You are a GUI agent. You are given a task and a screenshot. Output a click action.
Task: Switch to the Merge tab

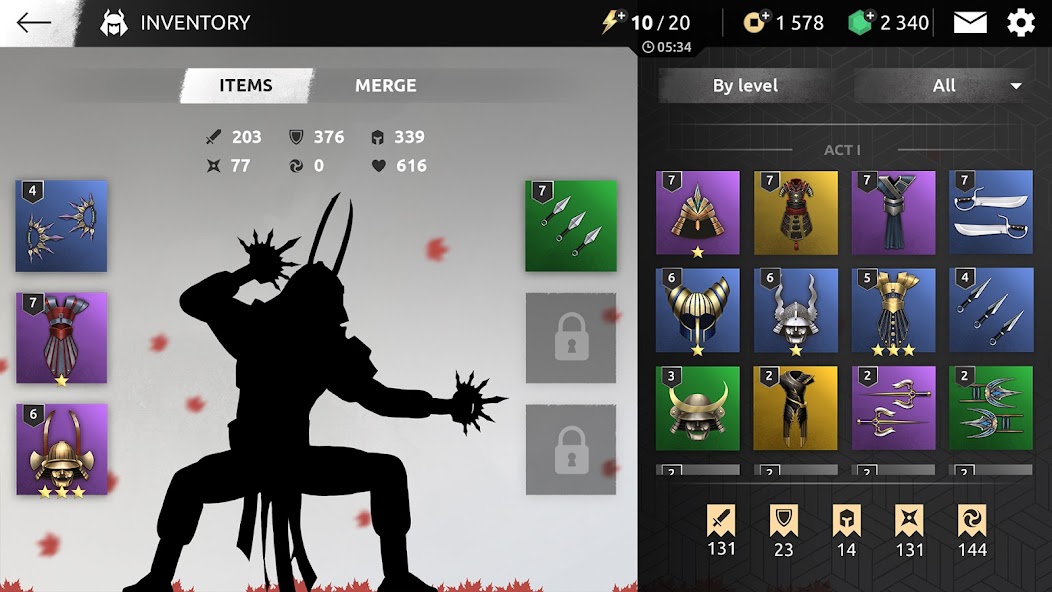(x=385, y=86)
